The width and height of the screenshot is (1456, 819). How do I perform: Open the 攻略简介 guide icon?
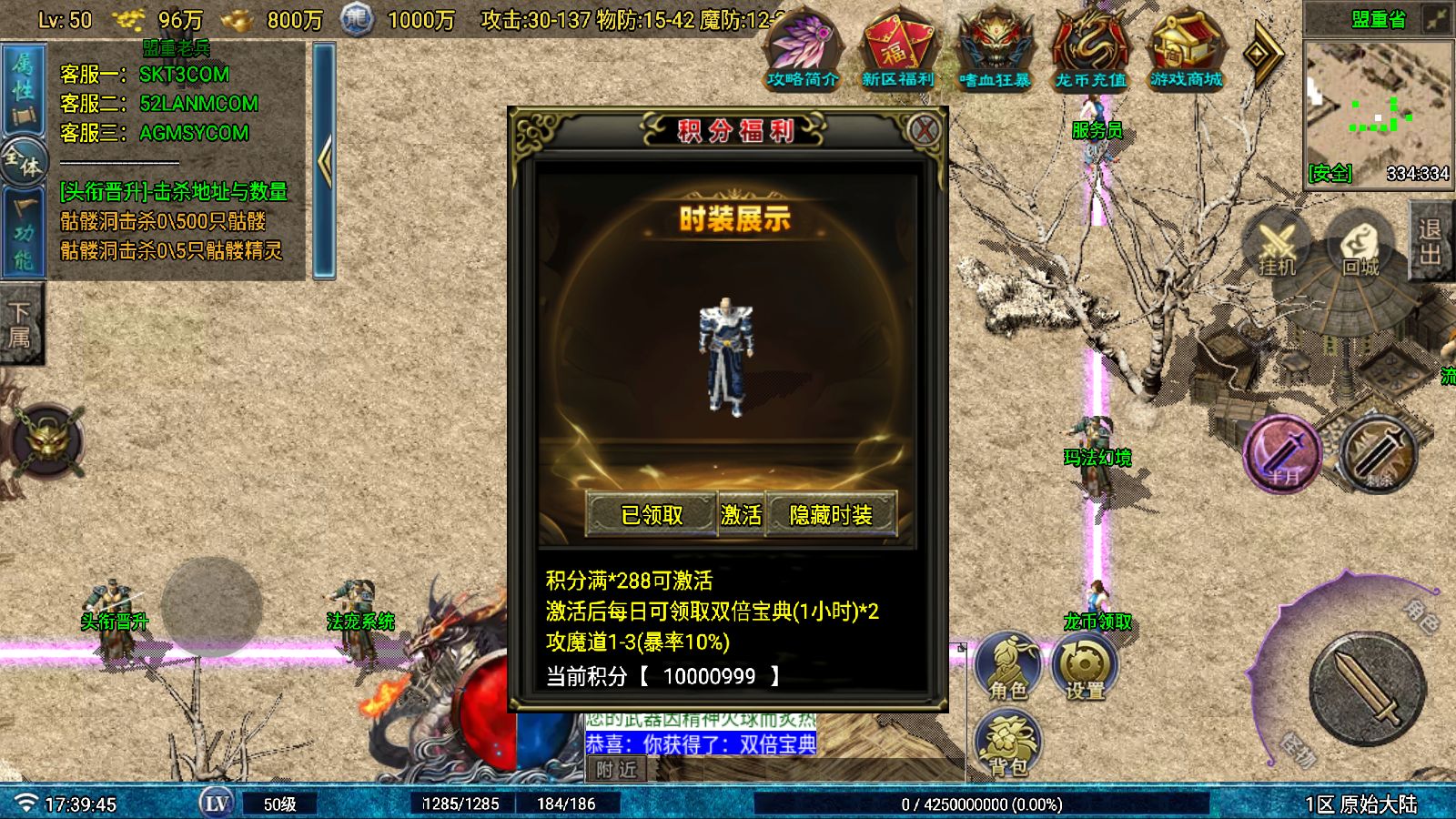pos(803,50)
